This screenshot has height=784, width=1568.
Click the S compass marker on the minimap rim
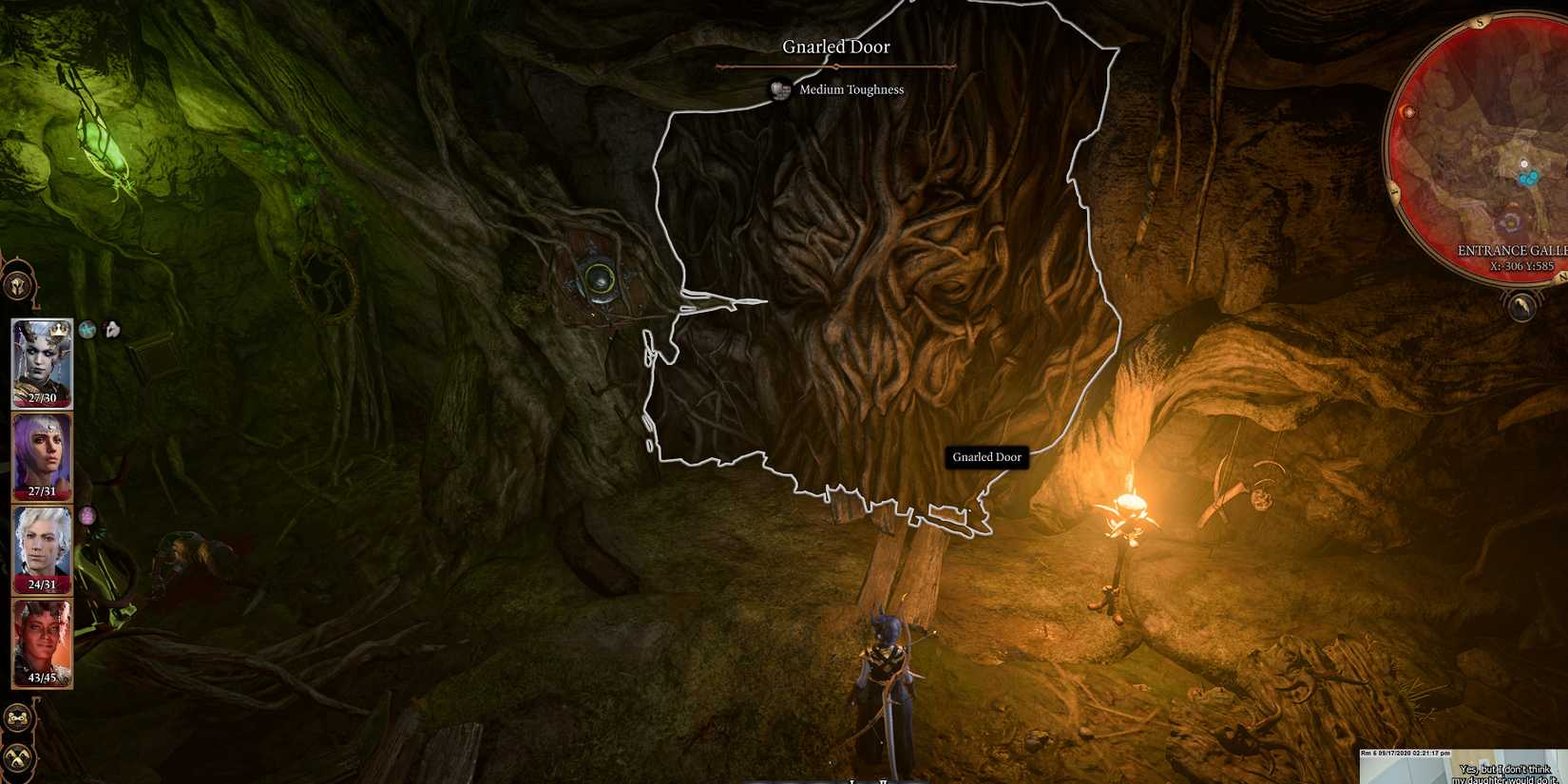(x=1479, y=24)
